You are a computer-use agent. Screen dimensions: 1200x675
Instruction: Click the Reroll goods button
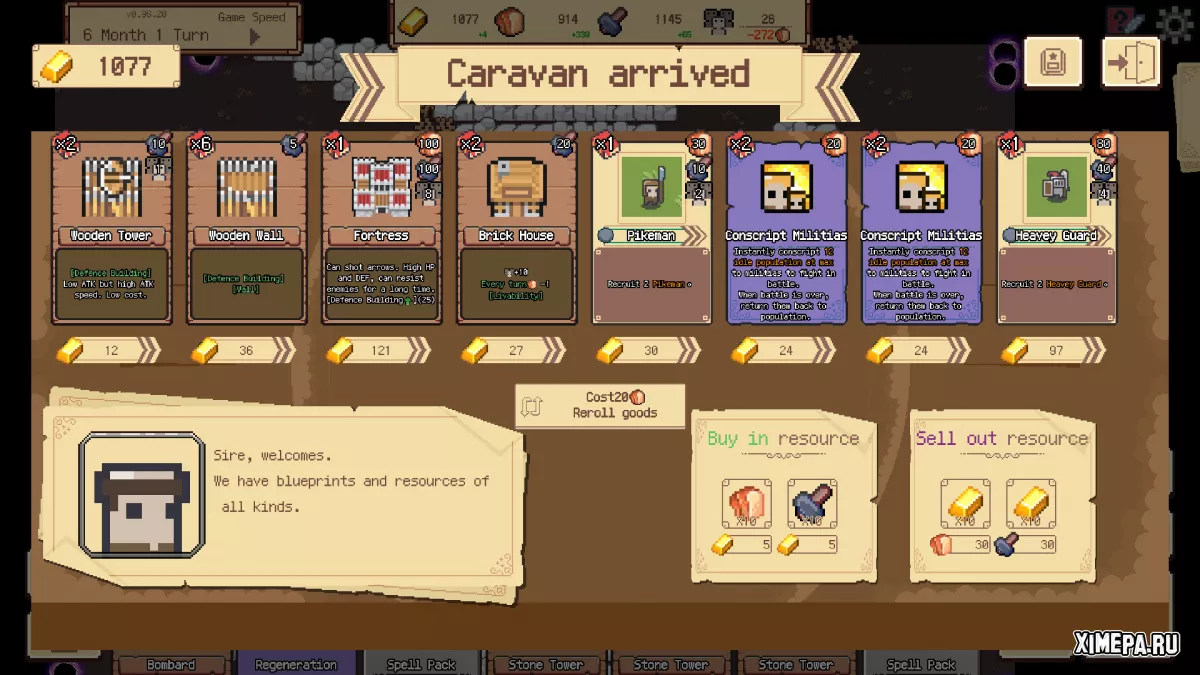[x=600, y=405]
